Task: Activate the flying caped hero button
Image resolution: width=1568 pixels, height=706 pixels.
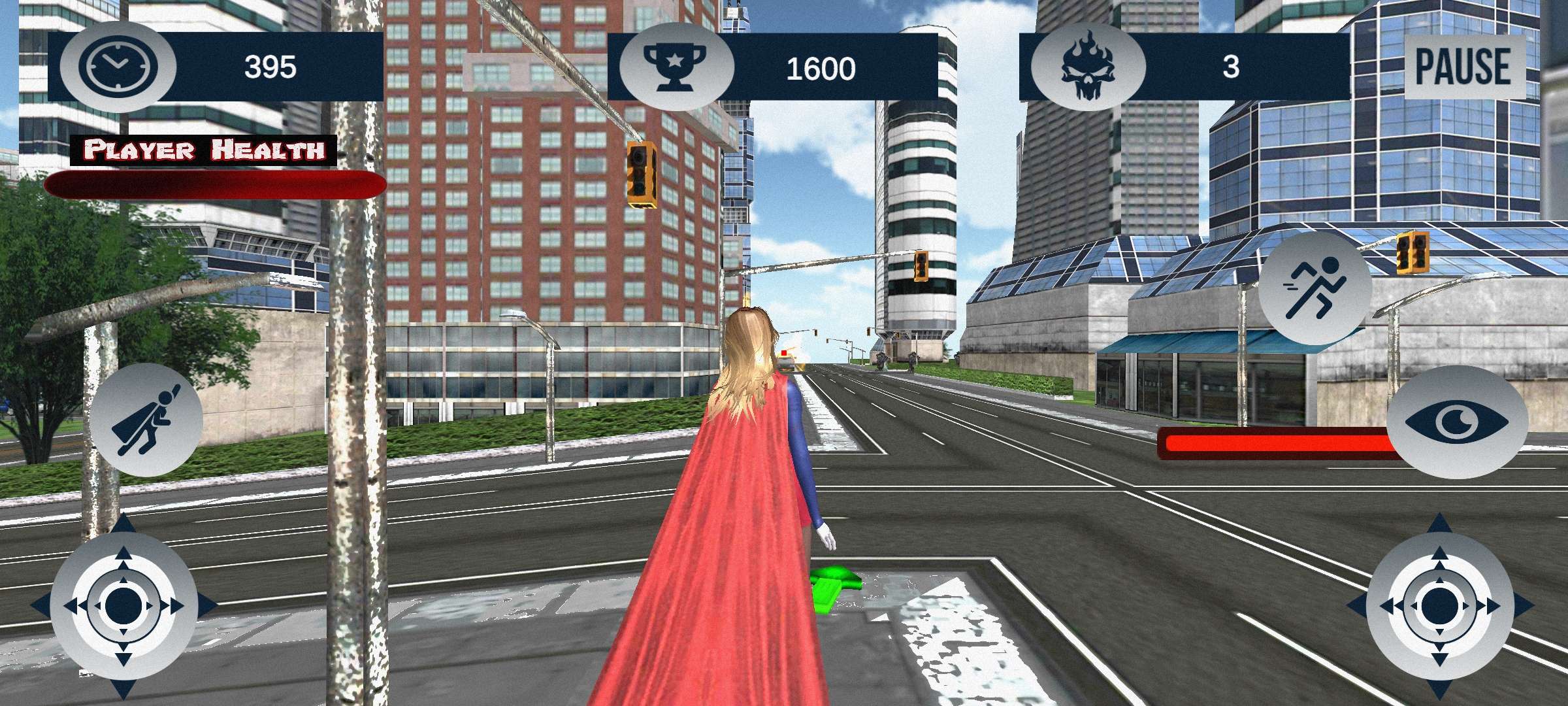Action: click(146, 420)
